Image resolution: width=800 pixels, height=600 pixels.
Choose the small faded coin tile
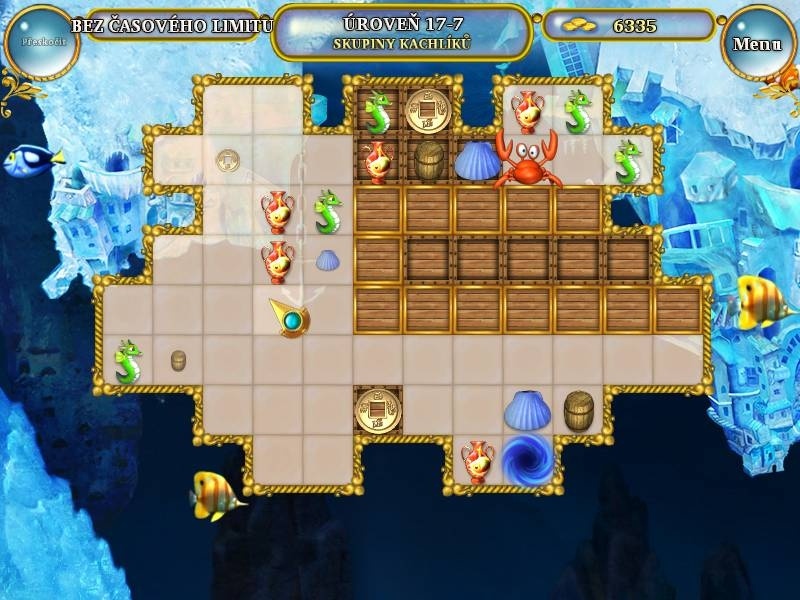[x=228, y=159]
